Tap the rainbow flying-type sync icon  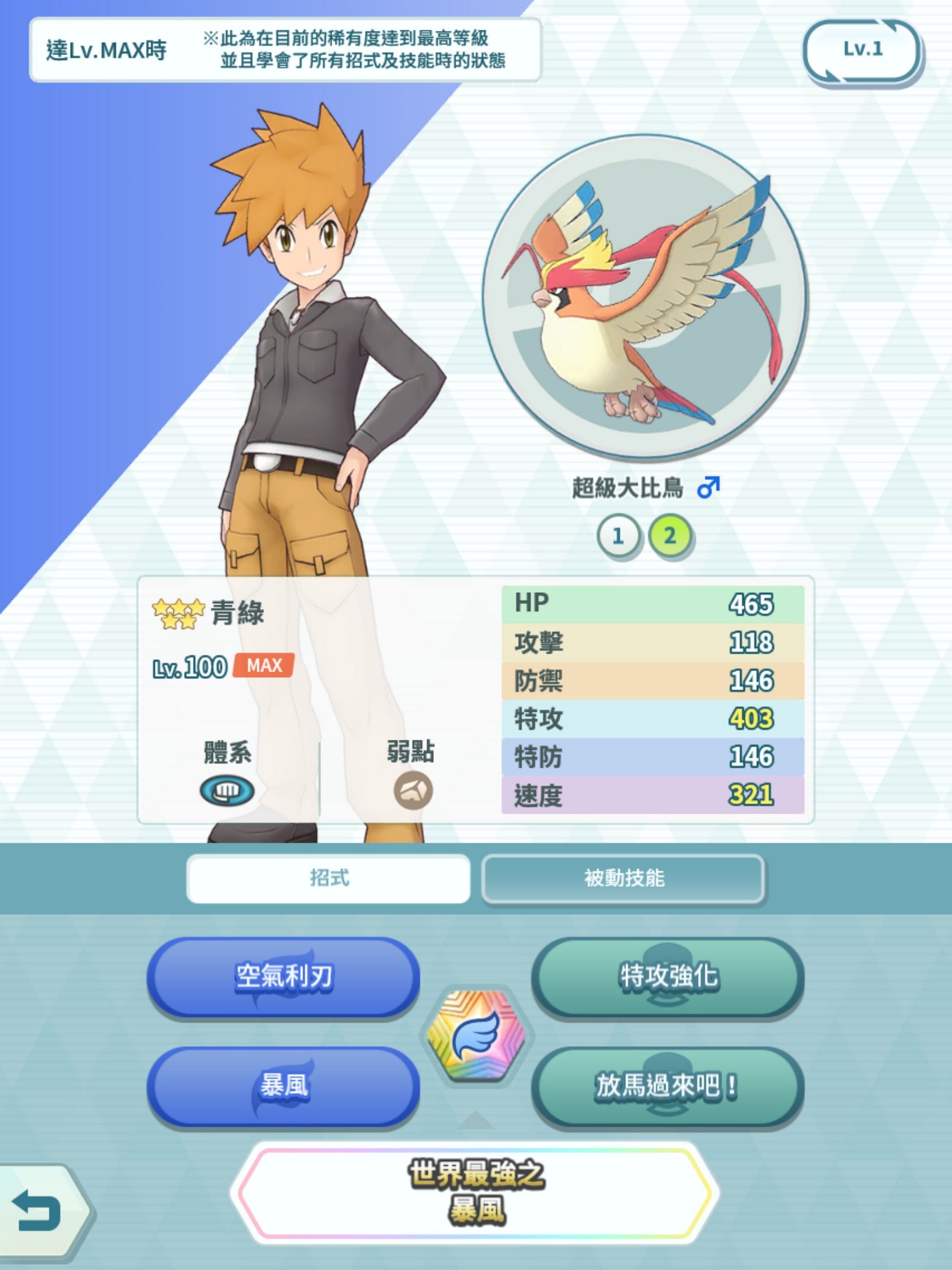coord(476,1034)
